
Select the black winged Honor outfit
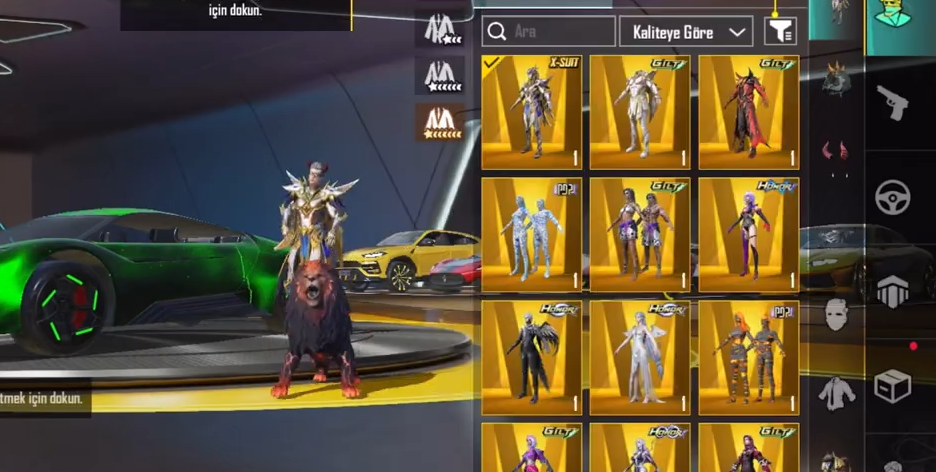click(x=531, y=357)
